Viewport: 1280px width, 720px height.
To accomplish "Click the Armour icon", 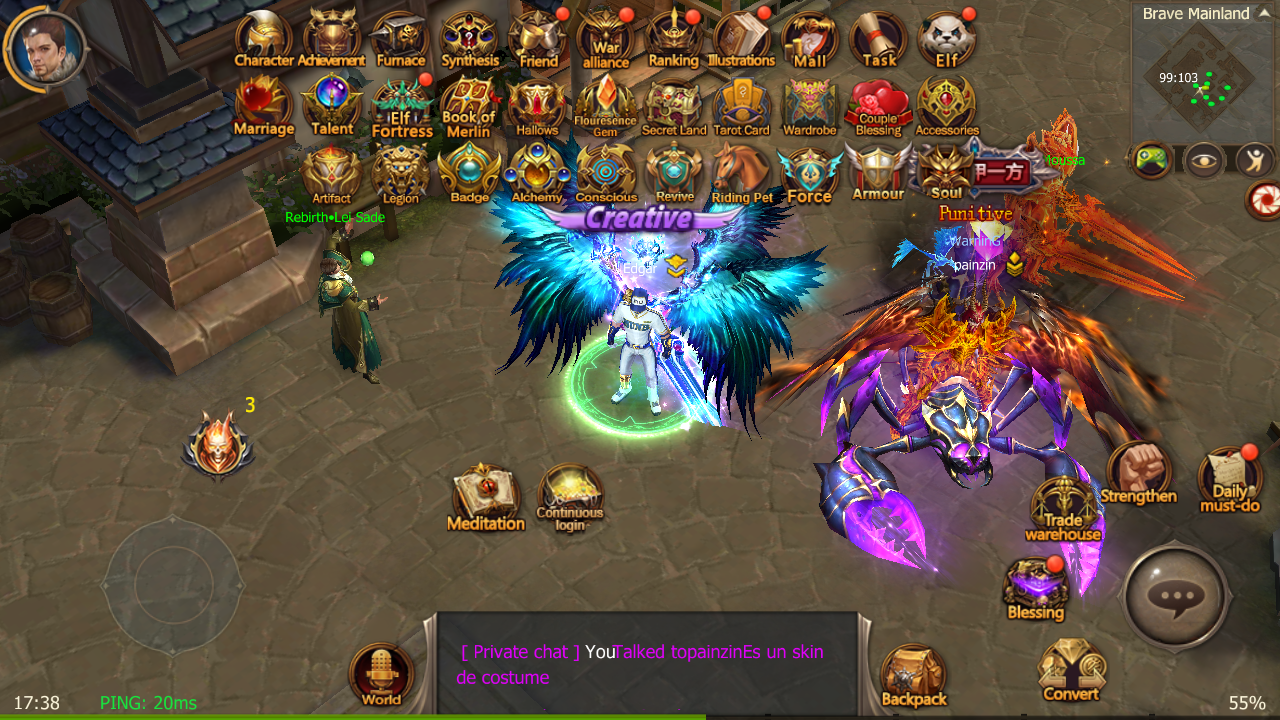I will coord(876,168).
